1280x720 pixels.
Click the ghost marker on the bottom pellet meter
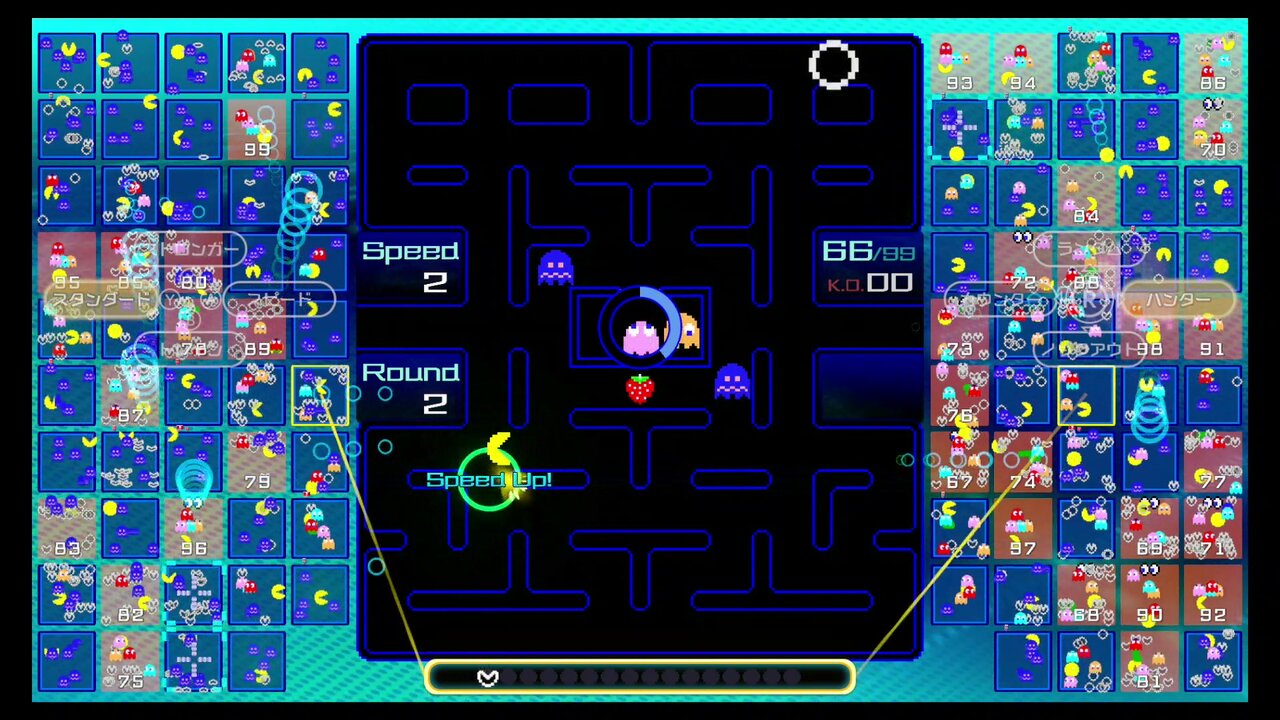[x=488, y=678]
